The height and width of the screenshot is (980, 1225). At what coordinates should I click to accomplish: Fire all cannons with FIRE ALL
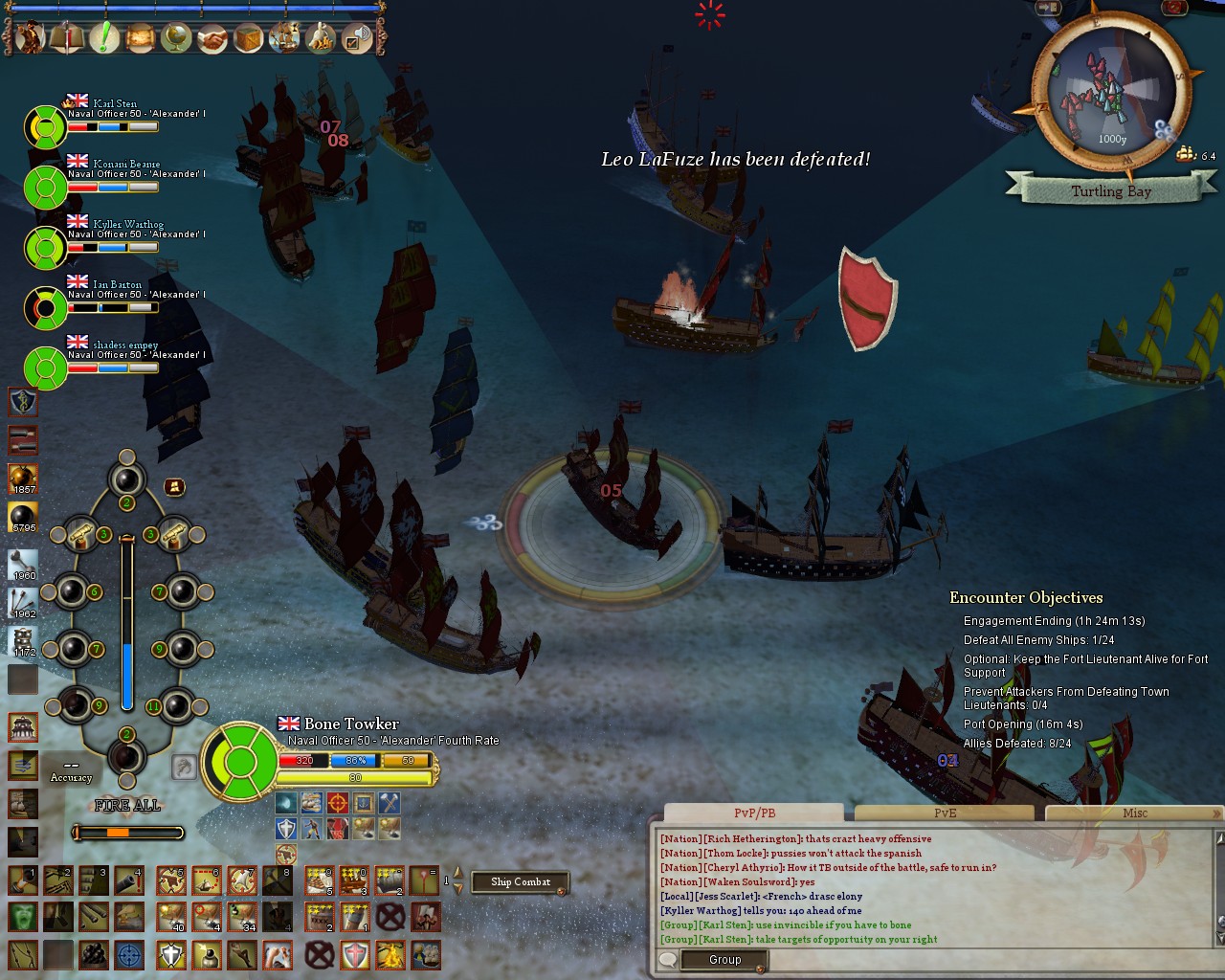(x=127, y=806)
